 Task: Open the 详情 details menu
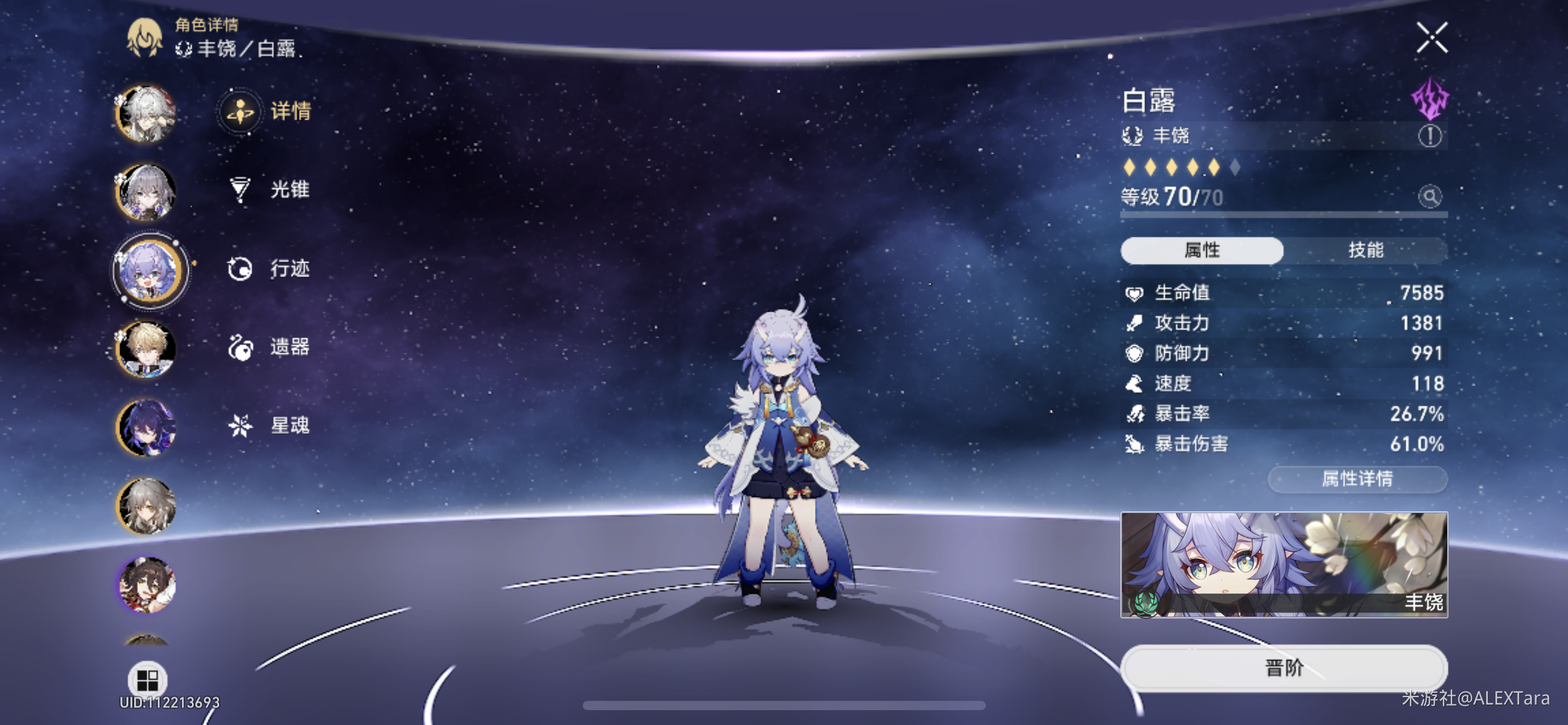[x=267, y=112]
